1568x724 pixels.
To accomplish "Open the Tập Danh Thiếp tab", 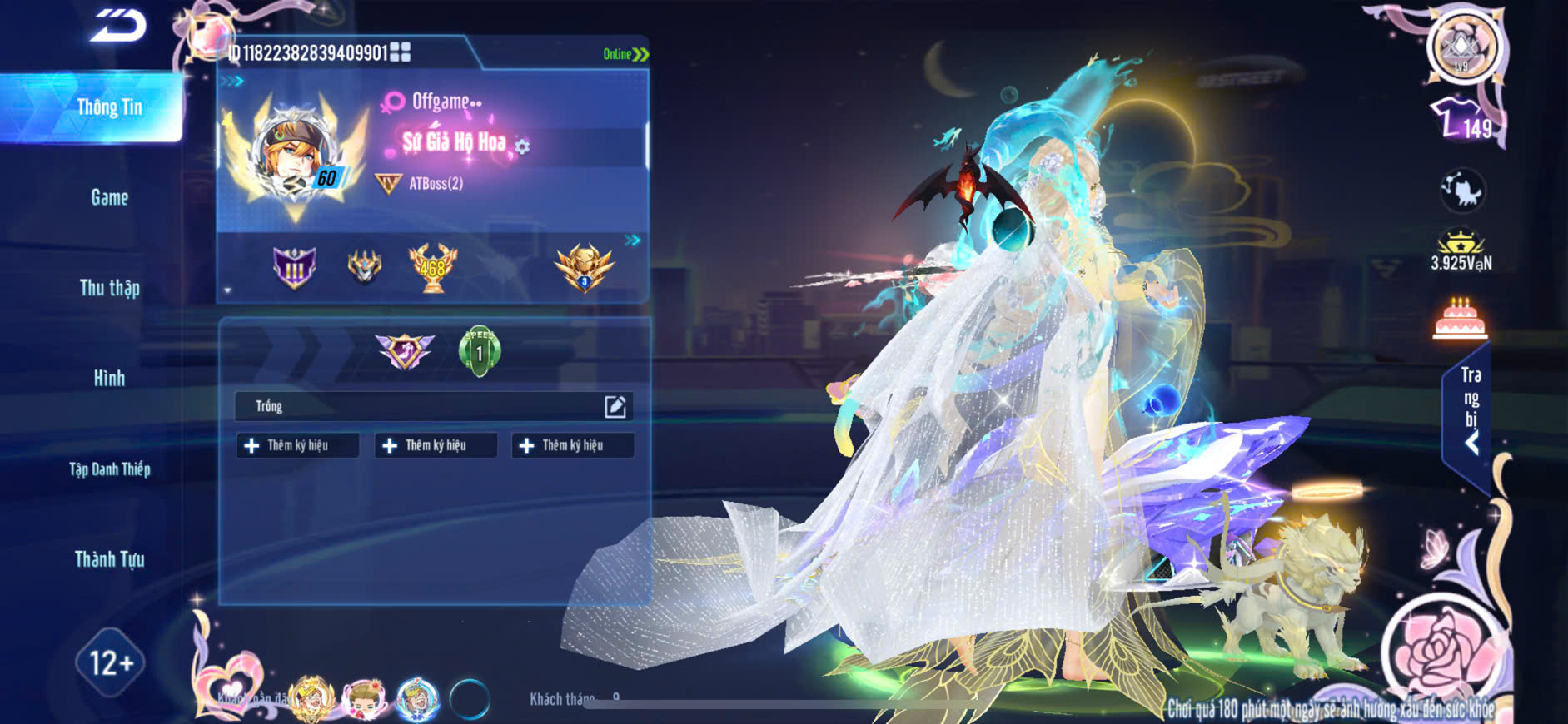I will click(109, 469).
